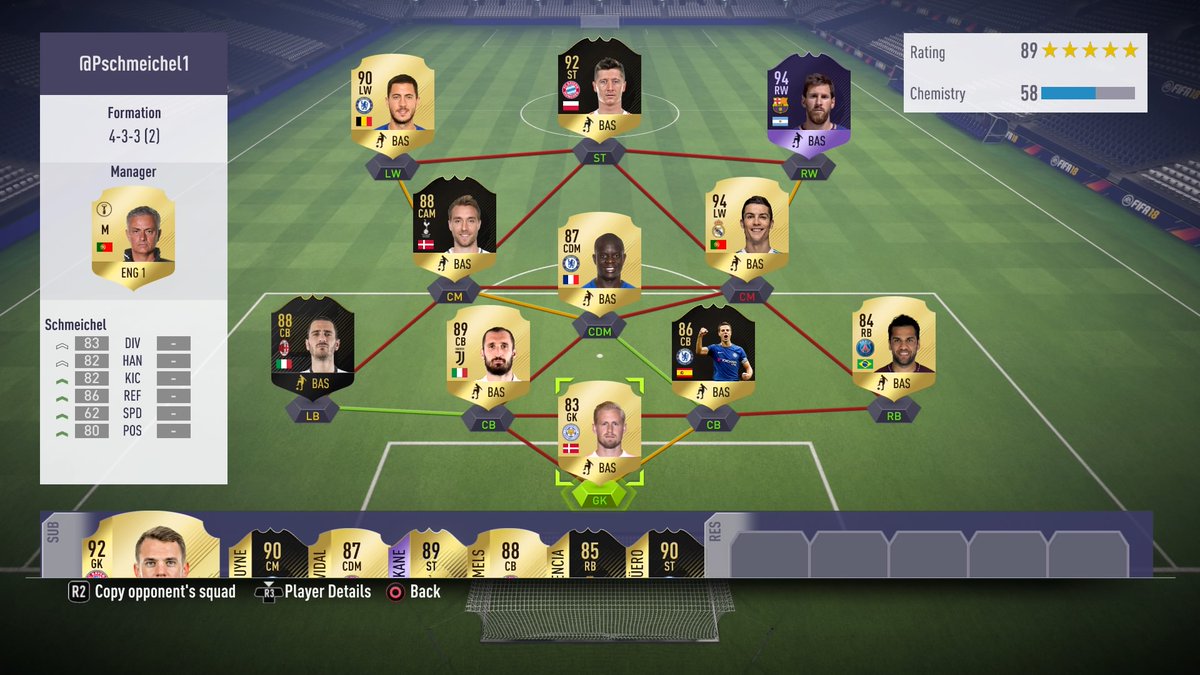
Task: Pick the 89-rated CB Chiellini card
Action: (x=488, y=354)
